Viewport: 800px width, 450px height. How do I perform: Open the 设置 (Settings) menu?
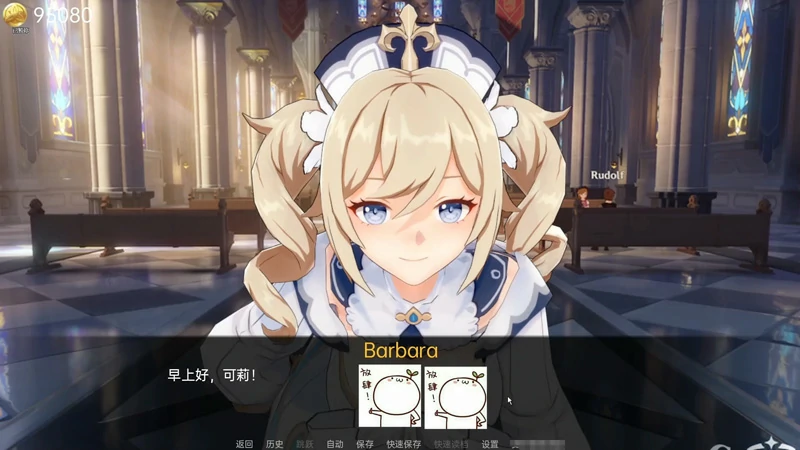tap(490, 444)
